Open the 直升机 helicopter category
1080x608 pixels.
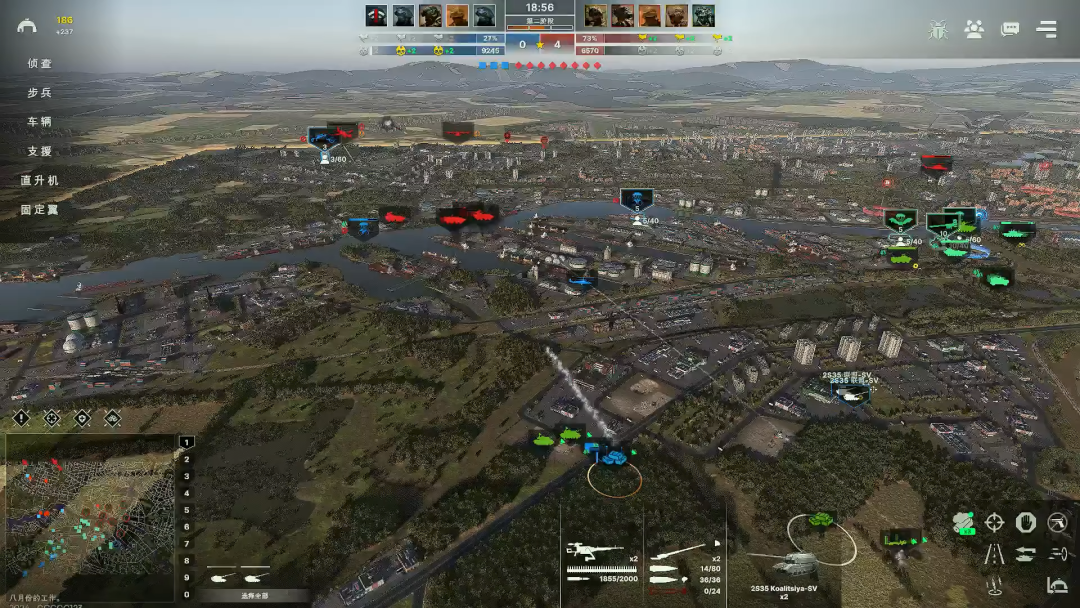pyautogui.click(x=40, y=181)
